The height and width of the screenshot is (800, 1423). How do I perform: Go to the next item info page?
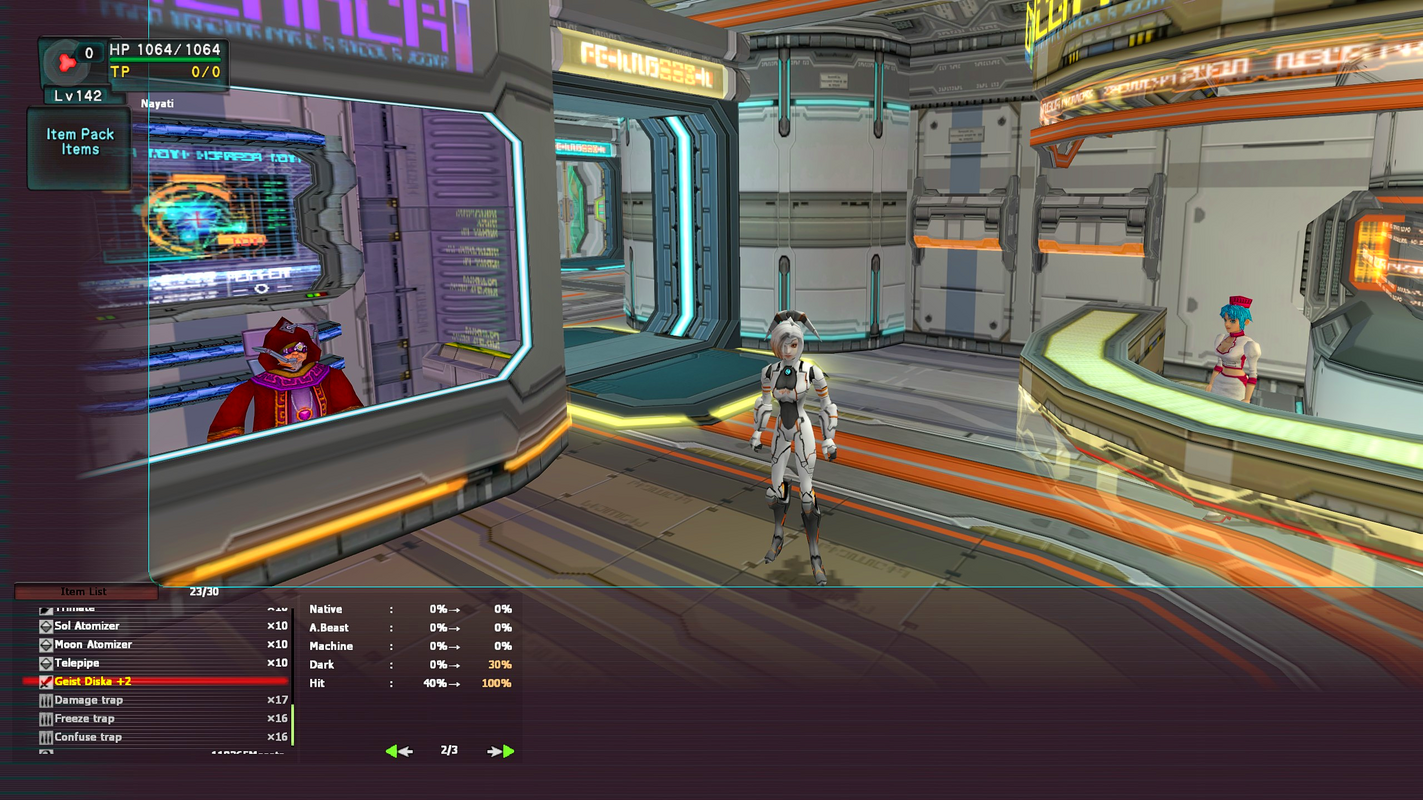(501, 751)
